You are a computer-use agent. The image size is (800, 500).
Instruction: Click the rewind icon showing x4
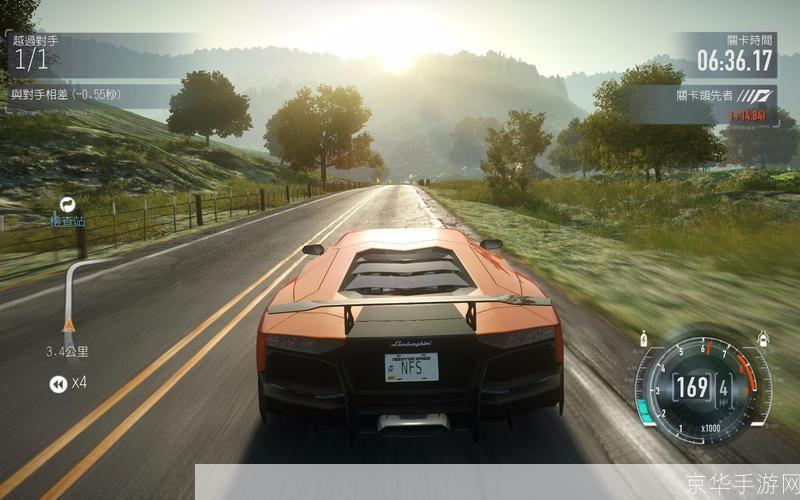click(58, 383)
